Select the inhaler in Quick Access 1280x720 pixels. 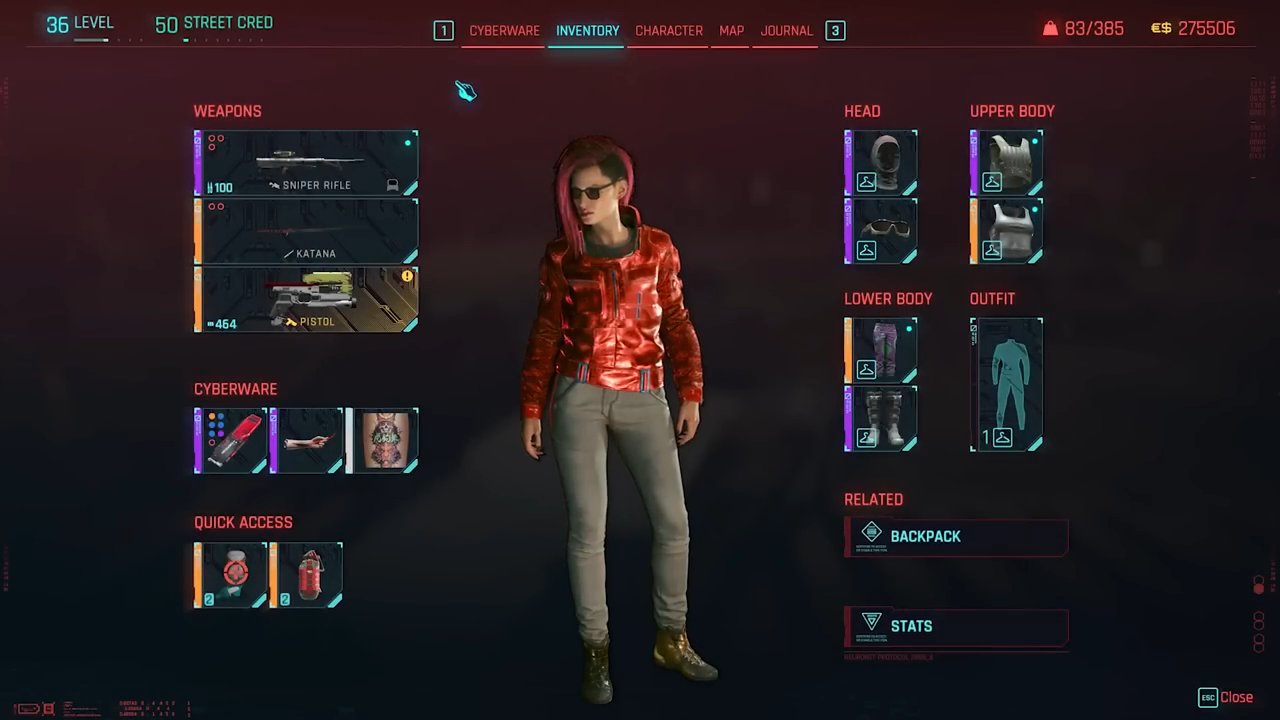click(231, 573)
